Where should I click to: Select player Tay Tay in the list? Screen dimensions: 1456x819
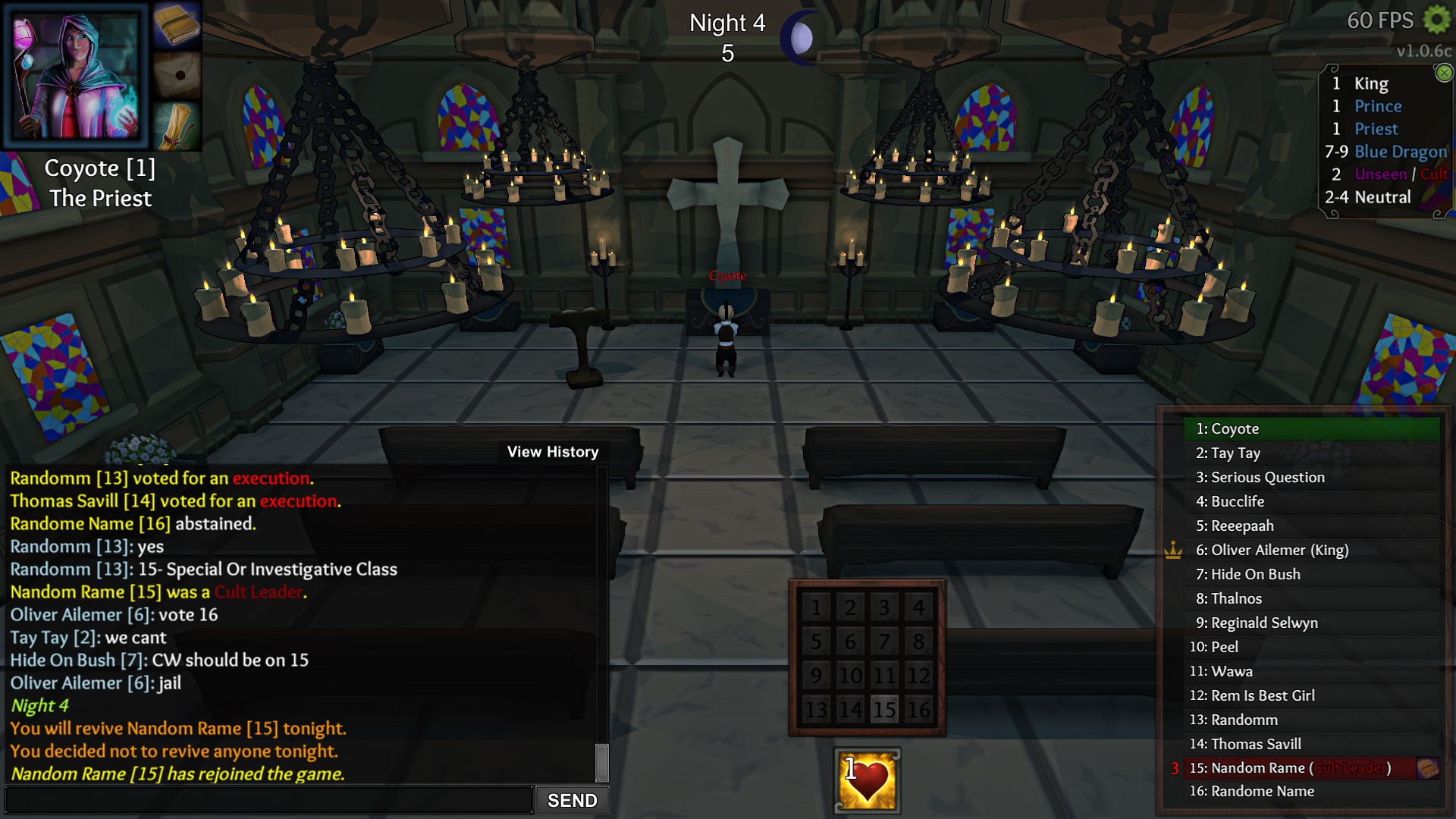1310,453
